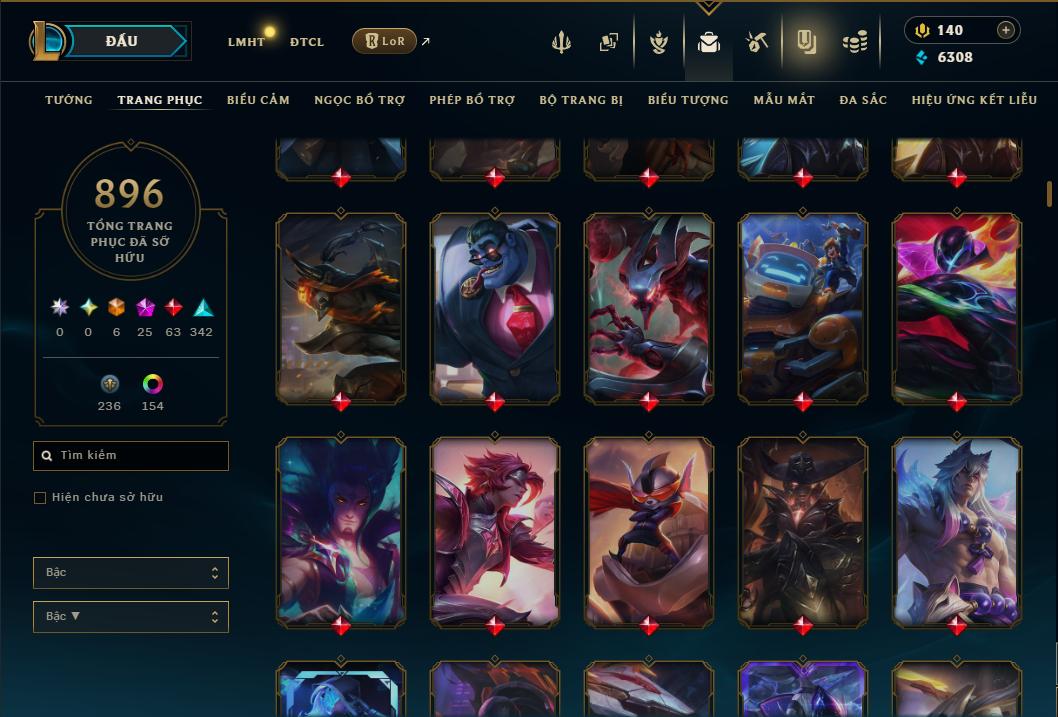The width and height of the screenshot is (1058, 717).
Task: Open the HIỆU ỨNG KẾT LIỄU tab
Action: click(x=974, y=100)
